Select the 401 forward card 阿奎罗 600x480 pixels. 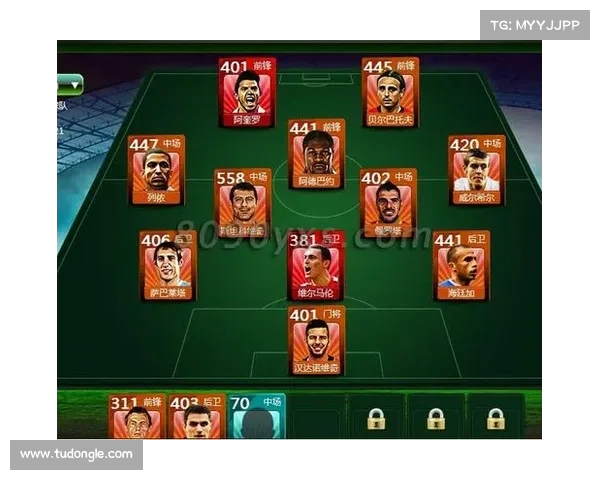tap(246, 92)
